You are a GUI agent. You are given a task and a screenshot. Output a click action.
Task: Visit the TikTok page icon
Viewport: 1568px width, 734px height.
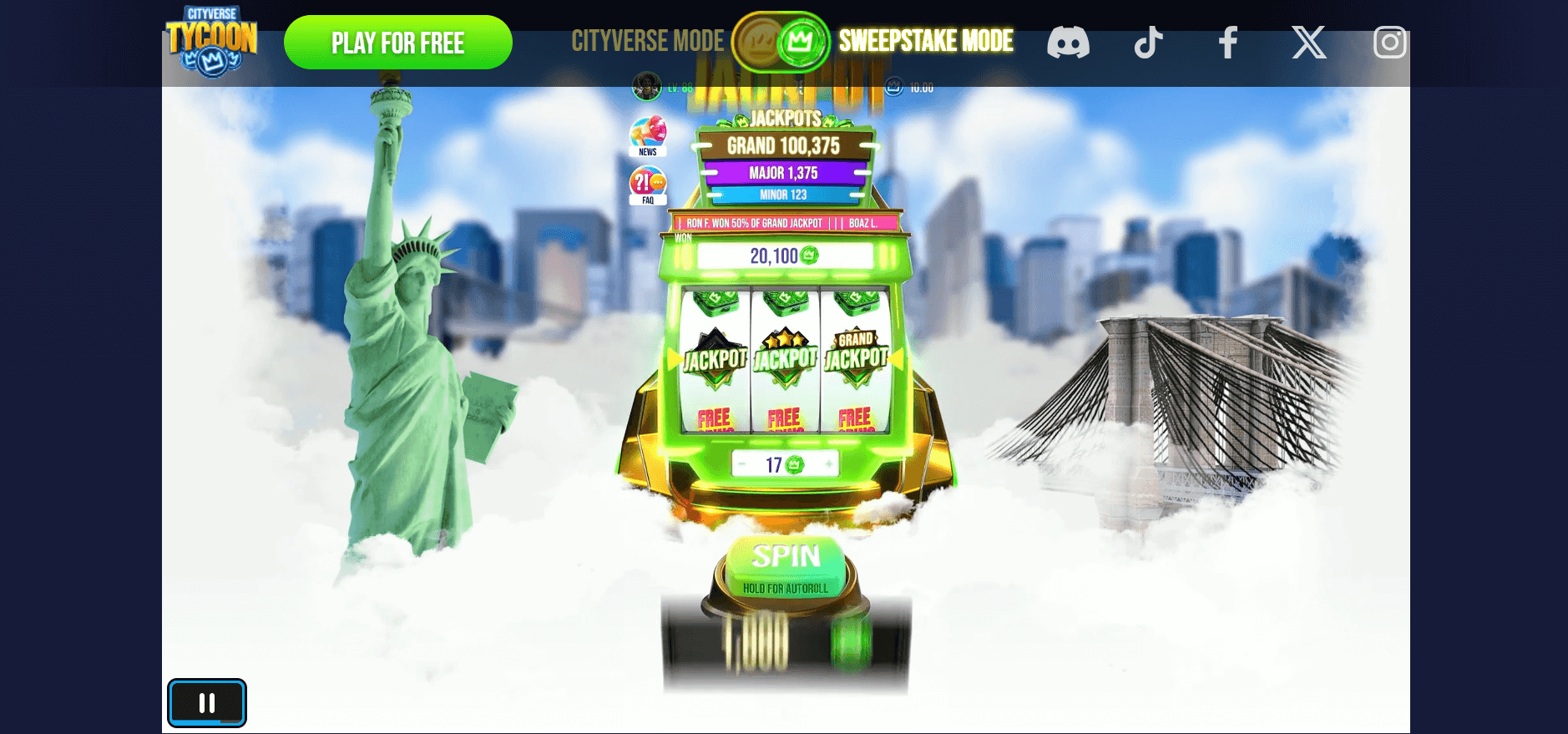[x=1148, y=42]
